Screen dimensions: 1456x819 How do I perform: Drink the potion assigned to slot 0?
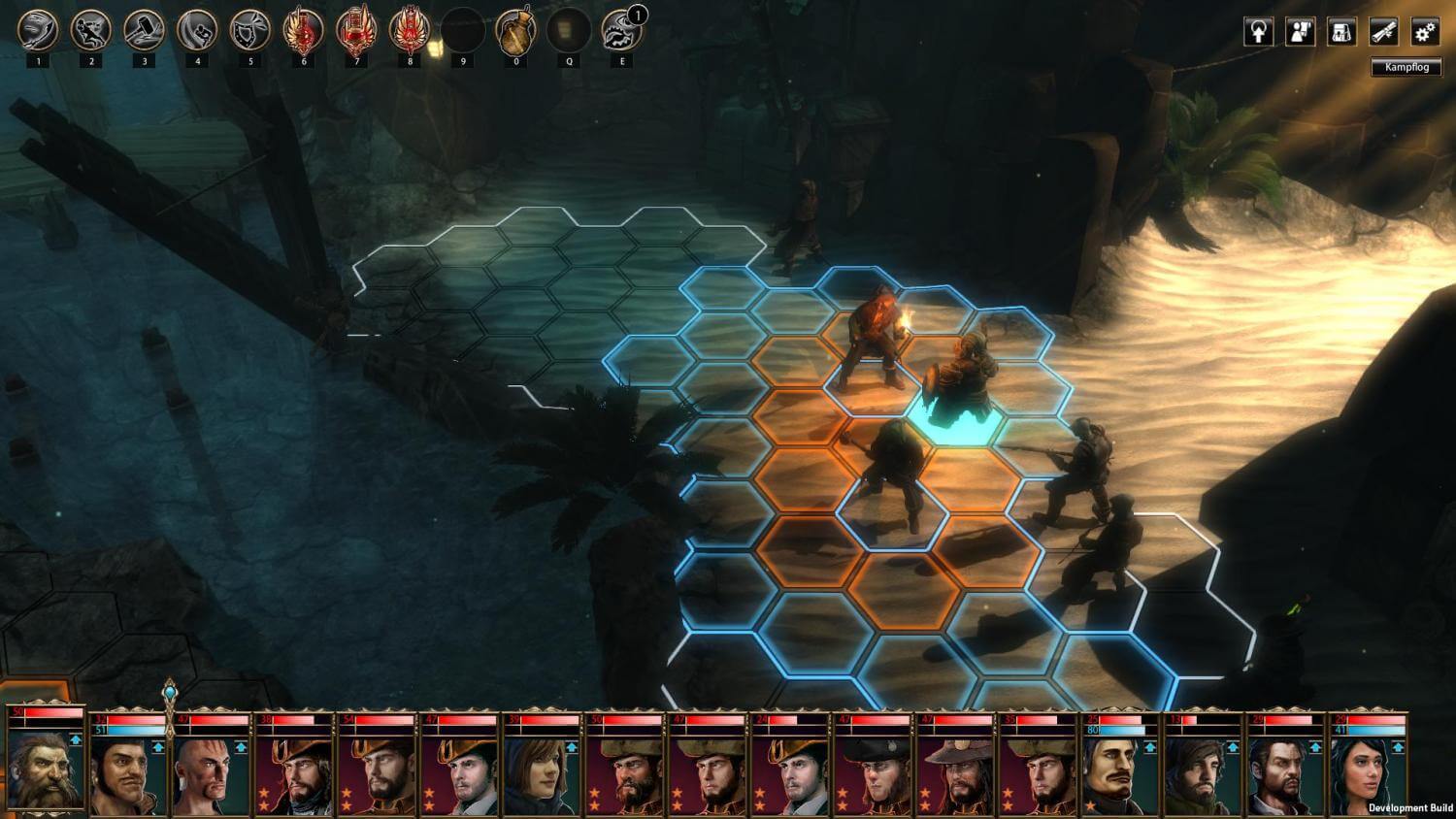pyautogui.click(x=517, y=29)
